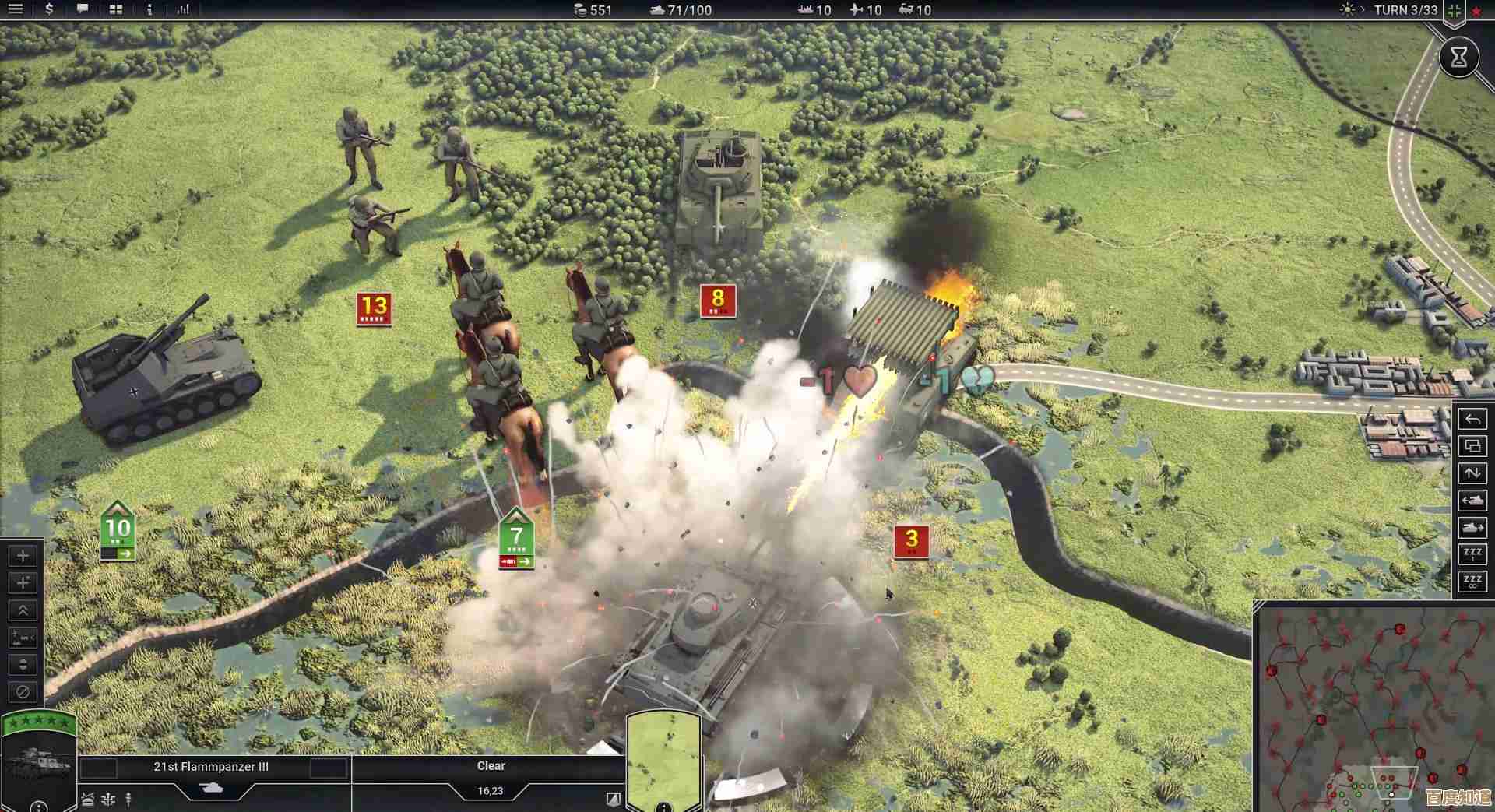Viewport: 1495px width, 812px height.
Task: Open the Flammpanzer III unit portrait info
Action: click(39, 761)
